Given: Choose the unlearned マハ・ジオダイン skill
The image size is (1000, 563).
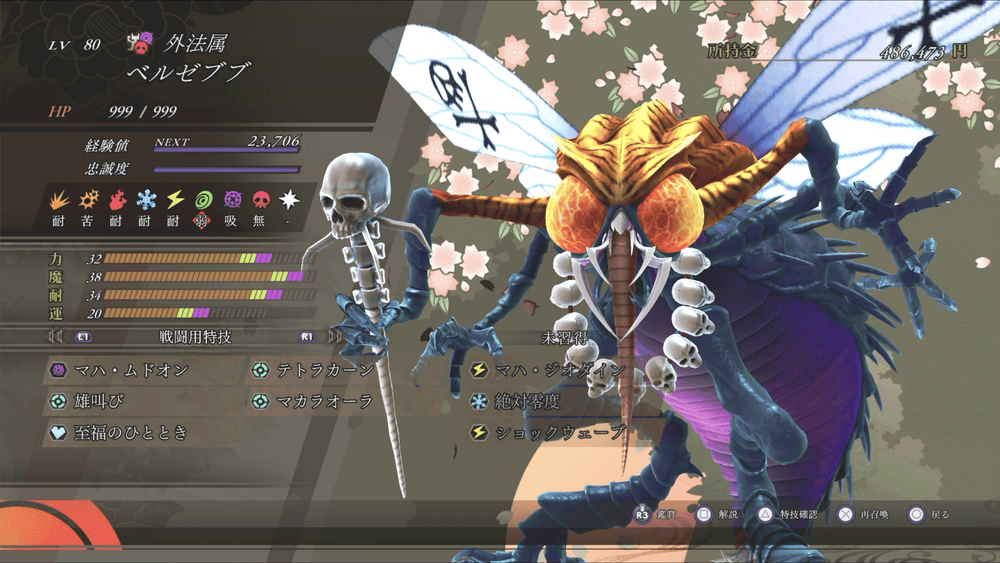Looking at the screenshot, I should click(x=560, y=370).
